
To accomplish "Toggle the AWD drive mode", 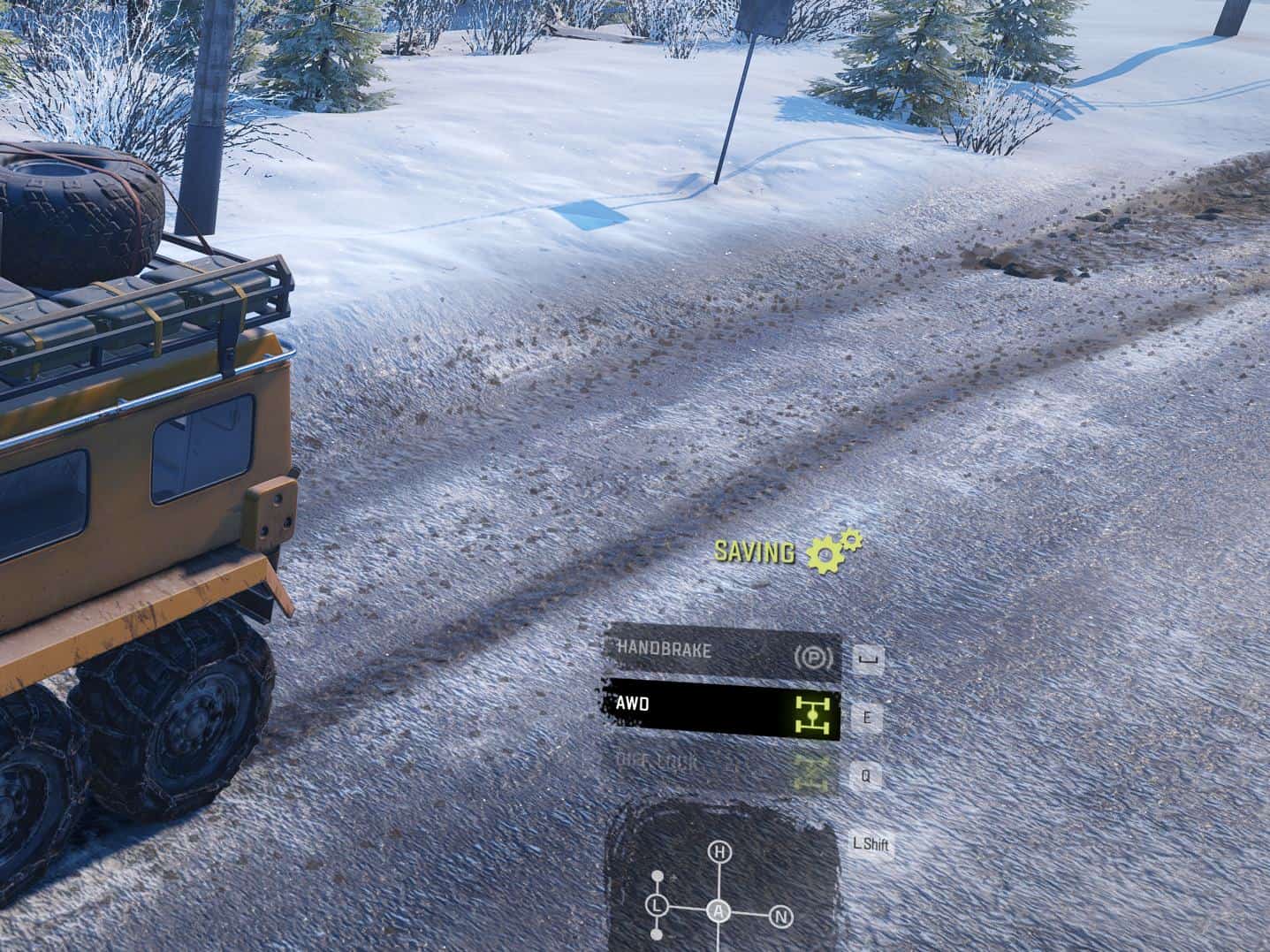I will [720, 706].
